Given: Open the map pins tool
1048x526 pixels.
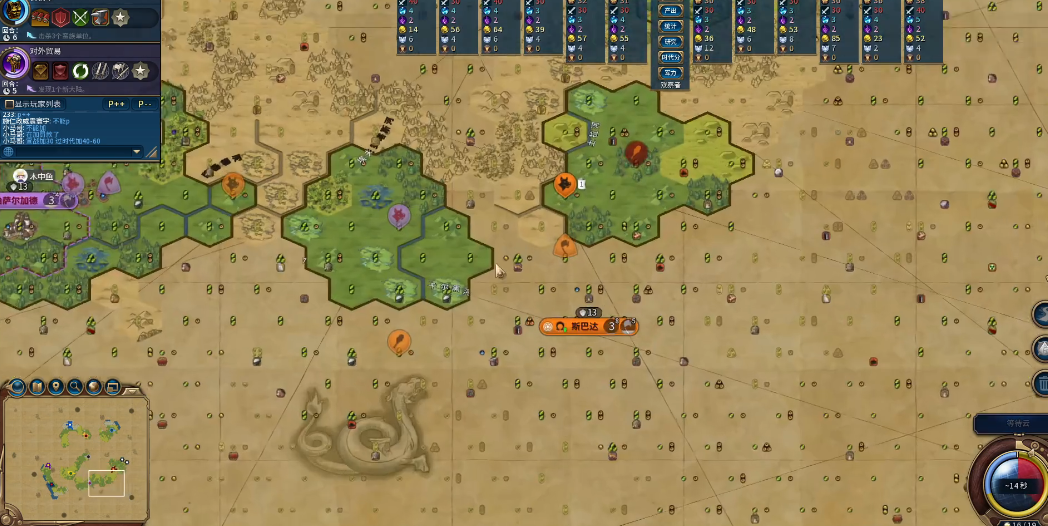Looking at the screenshot, I should [x=56, y=387].
